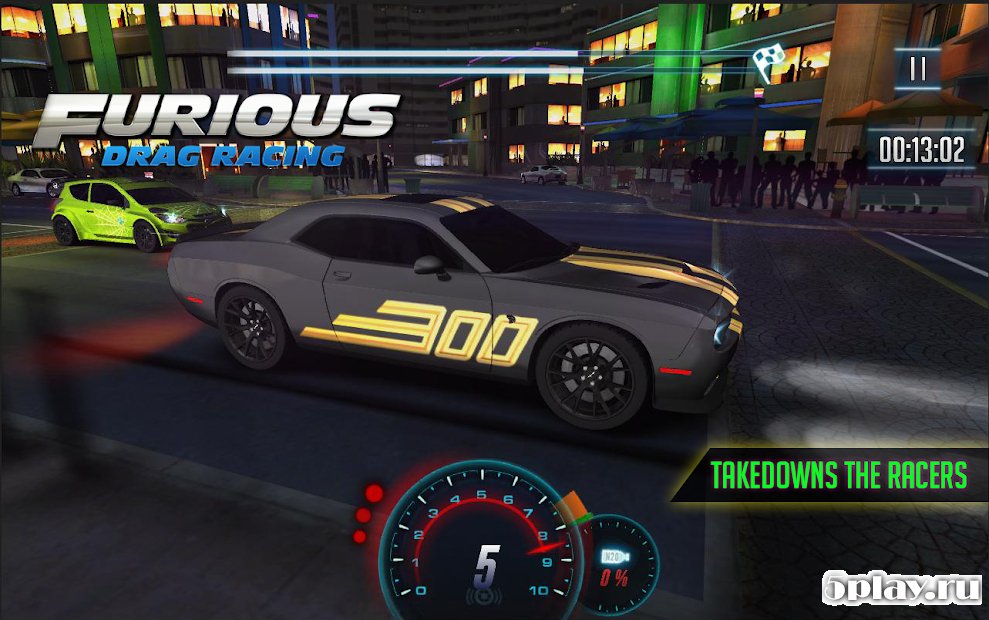Pause the race

[x=918, y=69]
